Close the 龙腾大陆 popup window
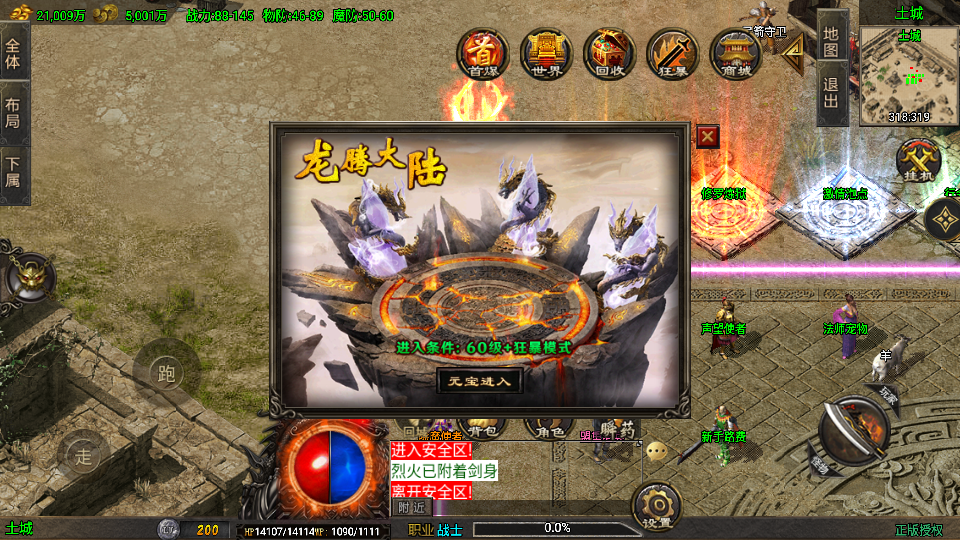 pyautogui.click(x=707, y=136)
